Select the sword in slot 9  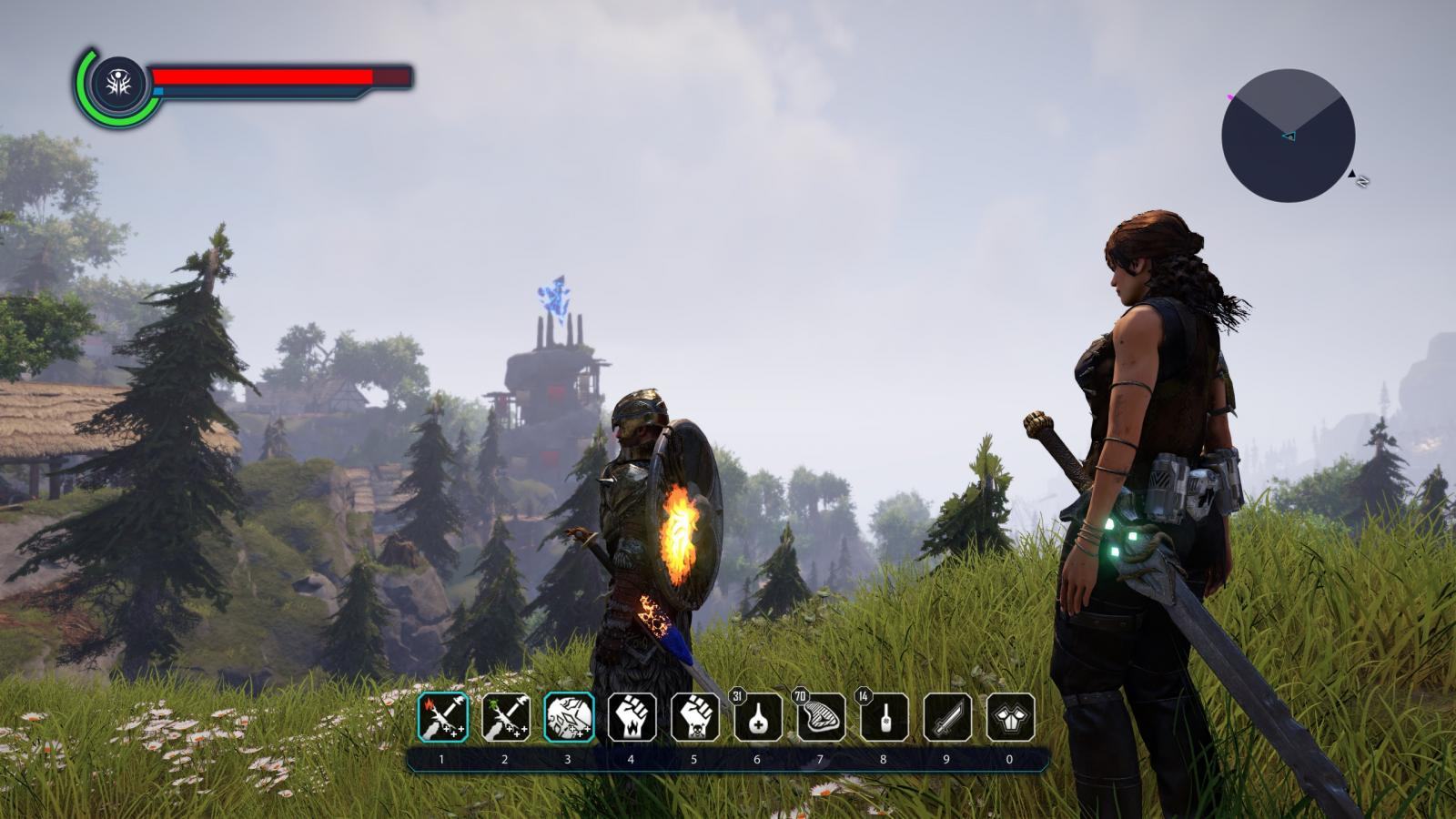point(946,718)
